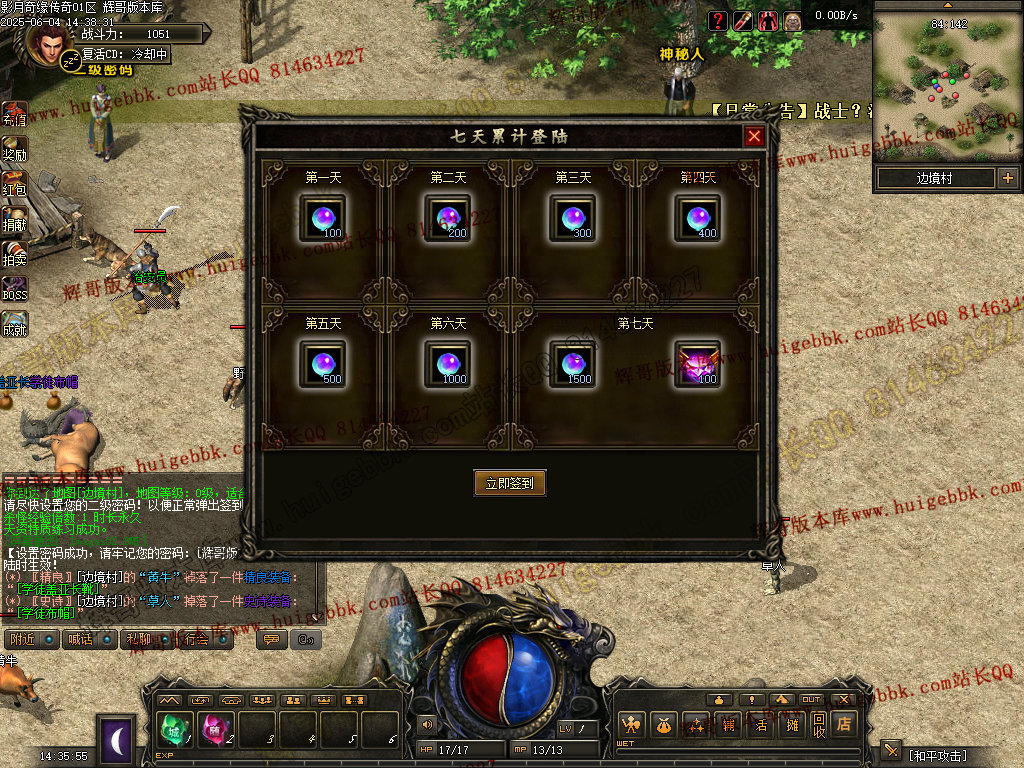The height and width of the screenshot is (768, 1024).
Task: Close the seven-day login reward window
Action: coord(754,136)
